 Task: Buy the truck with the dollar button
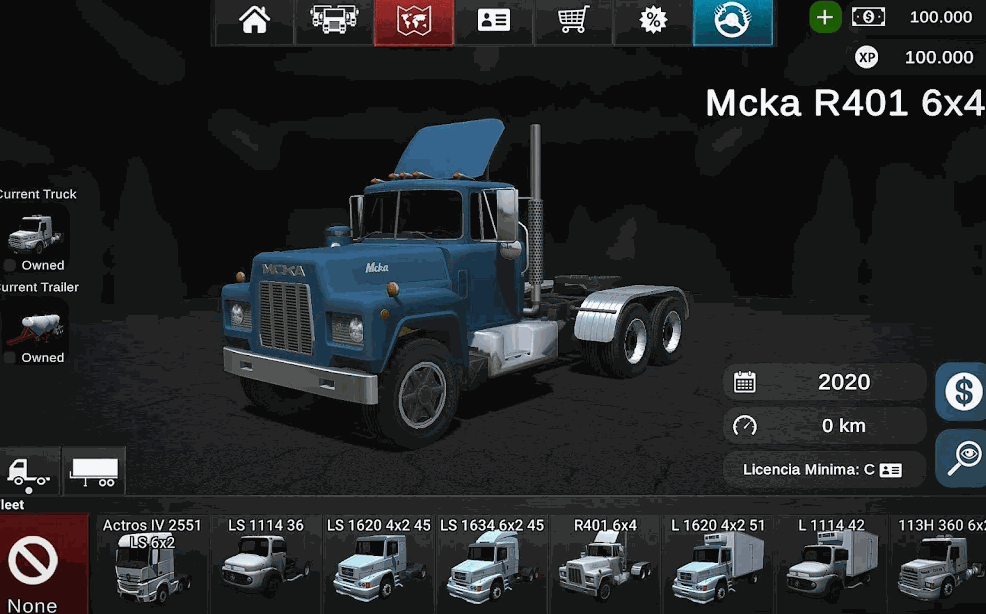click(x=962, y=391)
